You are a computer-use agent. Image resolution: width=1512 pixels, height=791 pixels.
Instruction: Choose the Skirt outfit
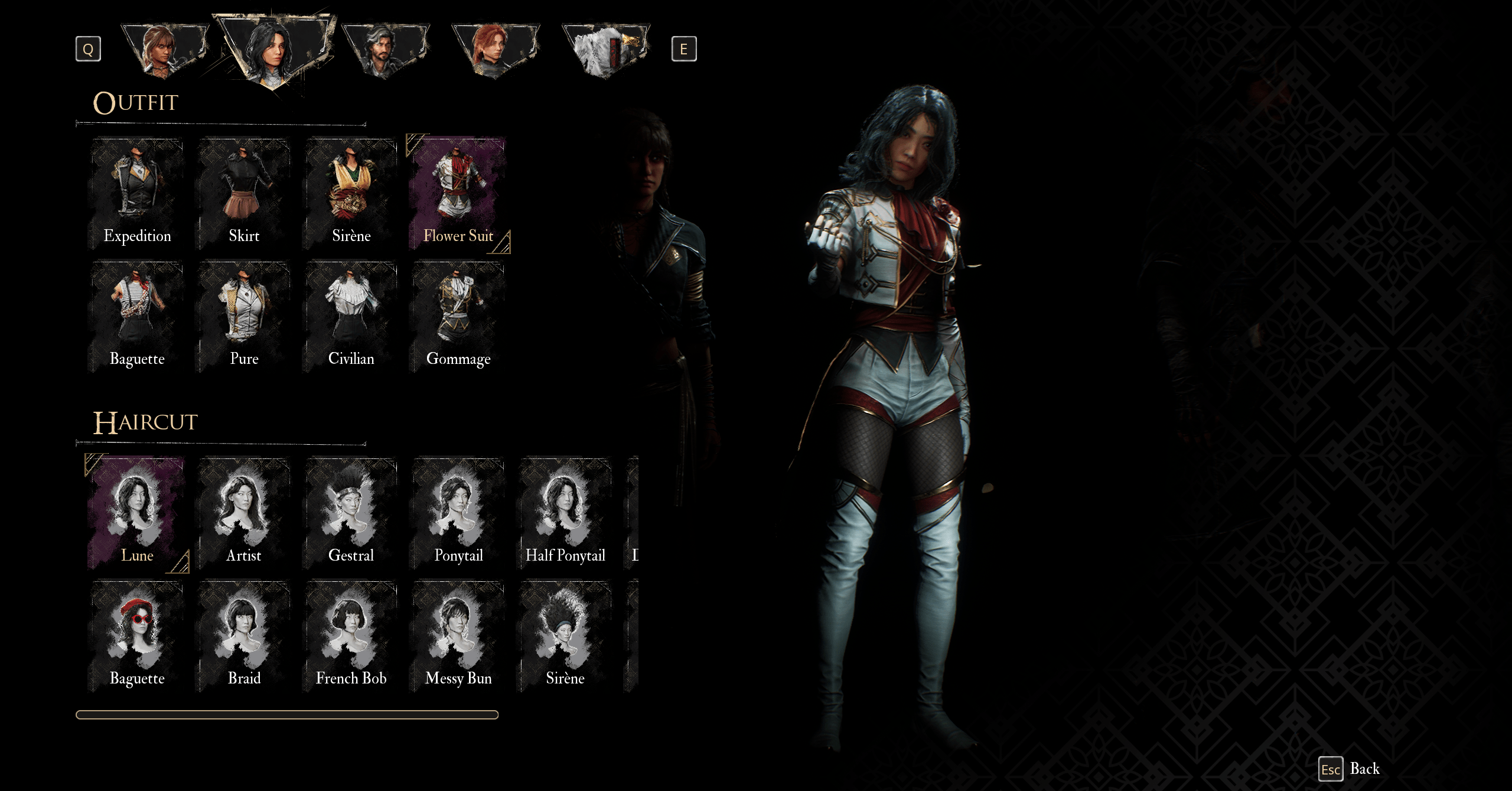244,194
